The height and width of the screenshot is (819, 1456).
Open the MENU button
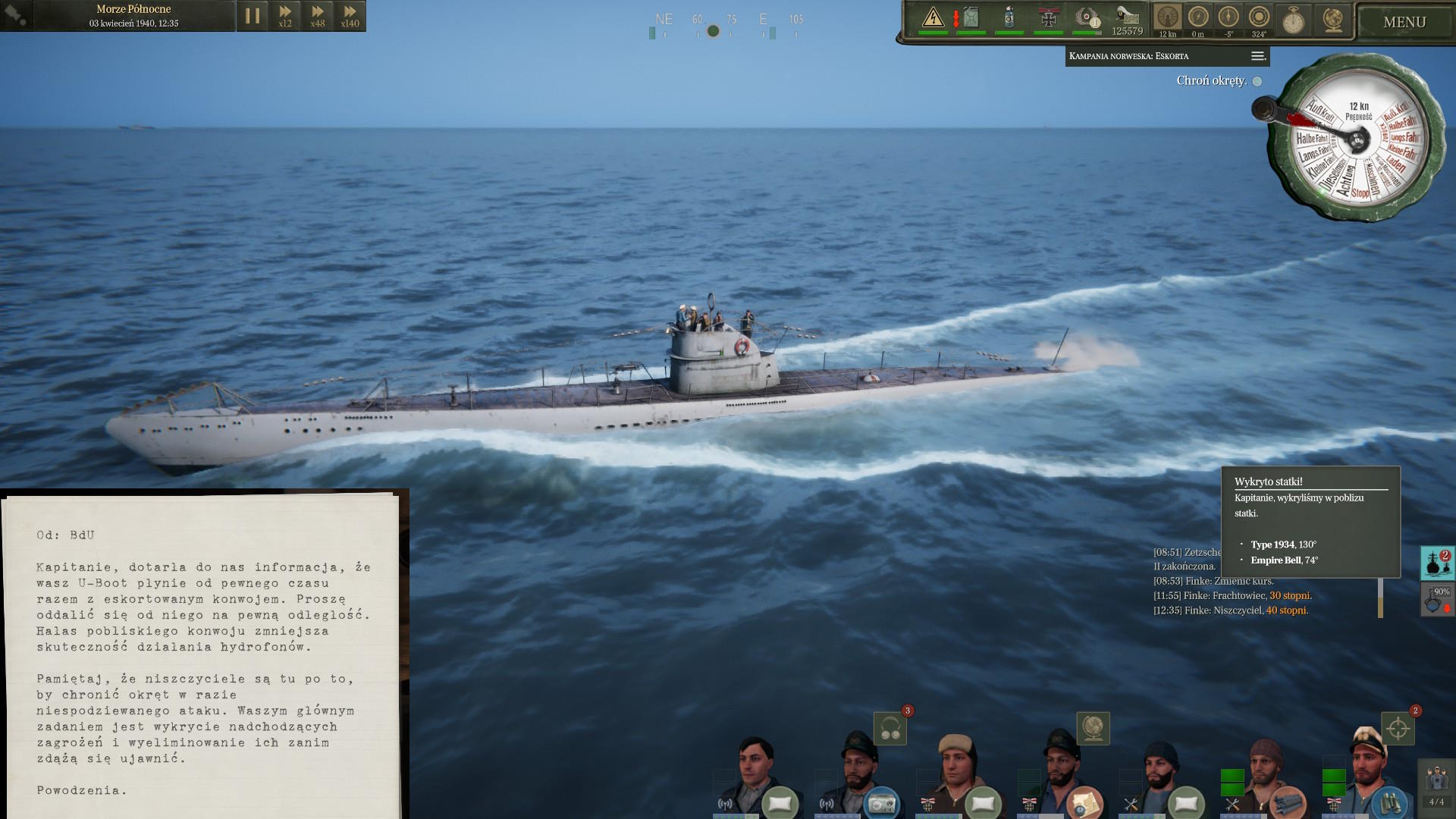1404,22
